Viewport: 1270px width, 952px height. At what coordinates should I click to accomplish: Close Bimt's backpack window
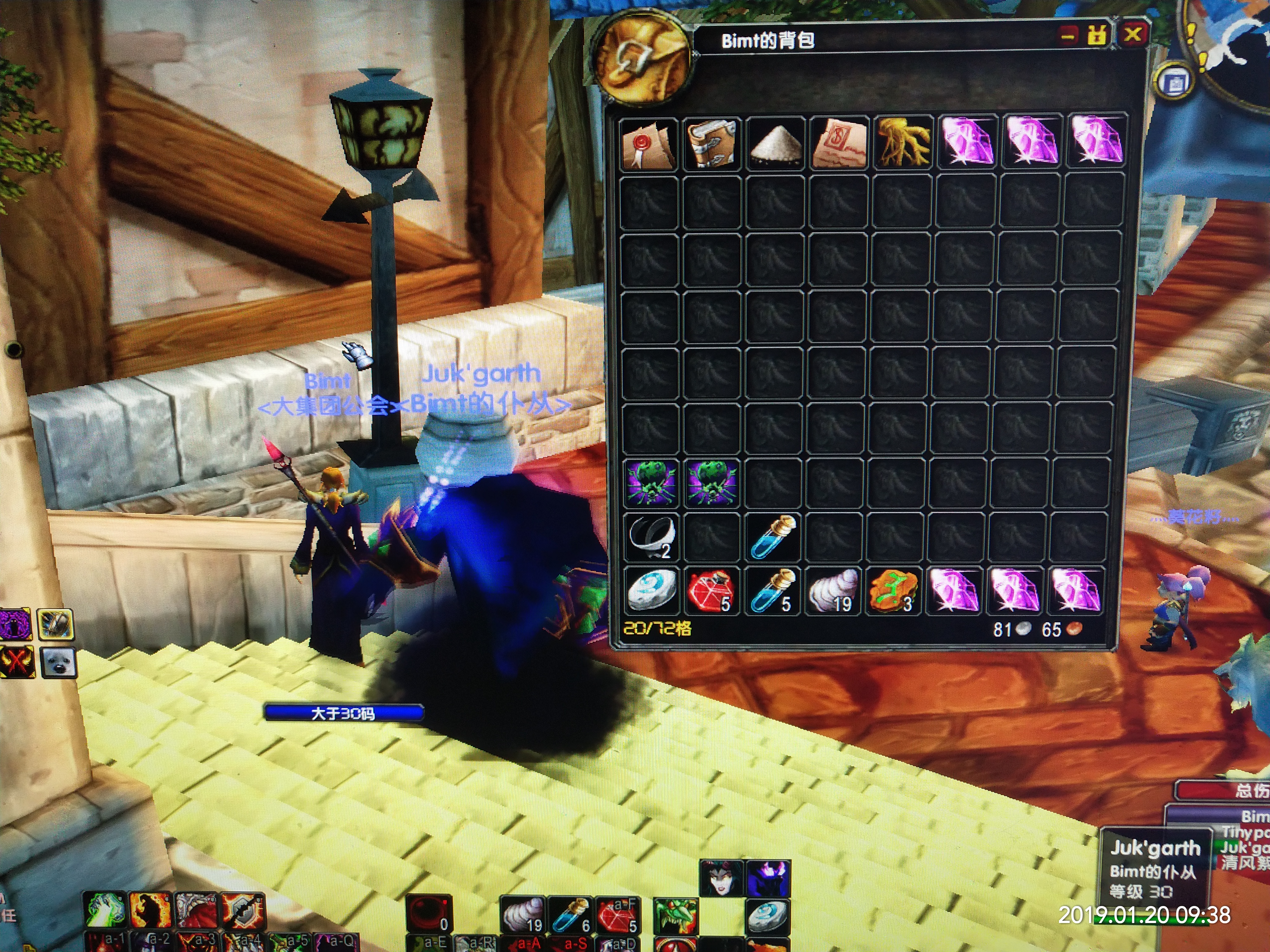coord(1132,34)
